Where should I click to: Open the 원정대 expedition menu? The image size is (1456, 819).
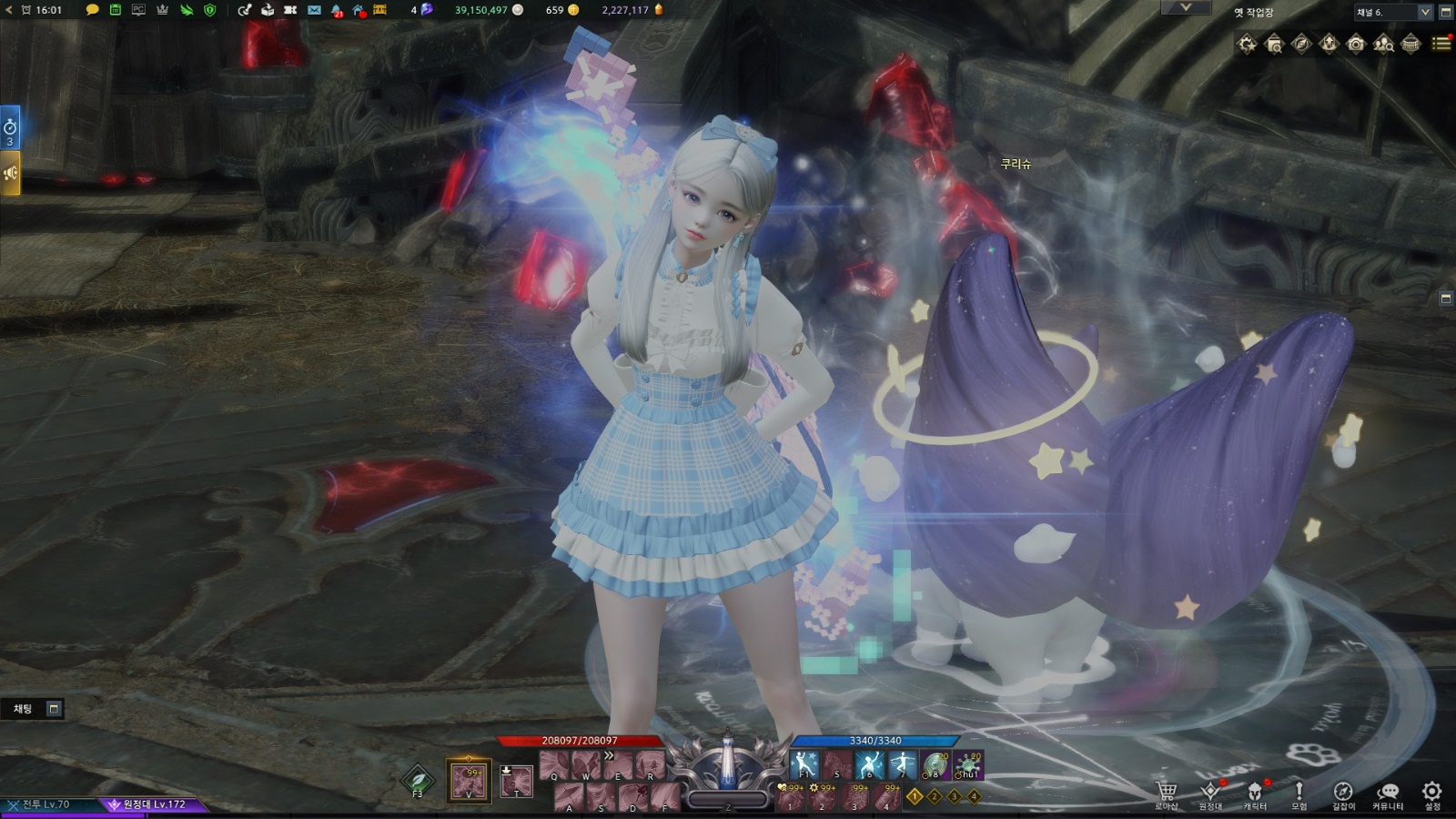pos(1210,793)
